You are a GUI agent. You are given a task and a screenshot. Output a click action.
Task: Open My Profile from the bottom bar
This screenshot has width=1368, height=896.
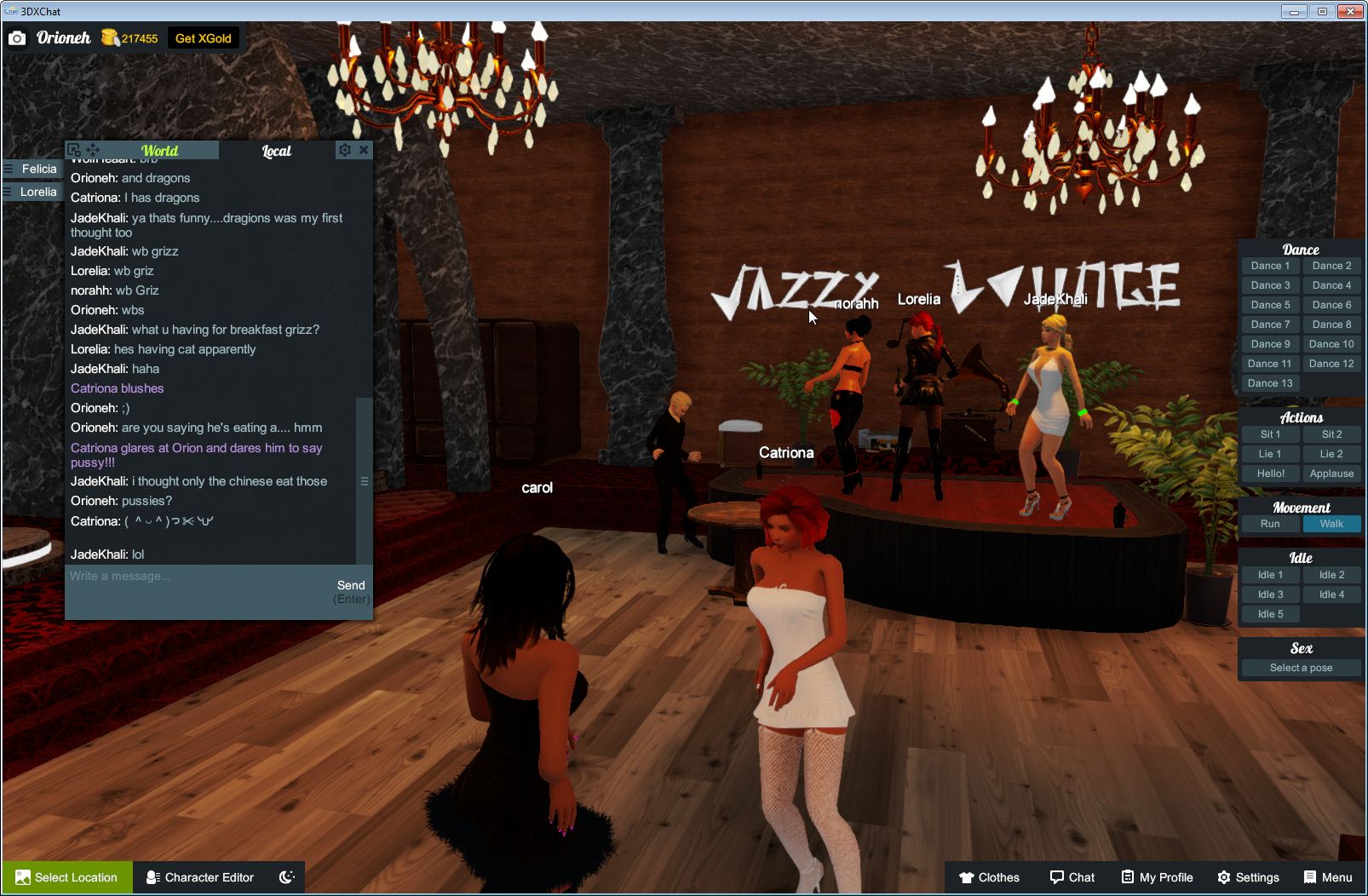point(1156,877)
